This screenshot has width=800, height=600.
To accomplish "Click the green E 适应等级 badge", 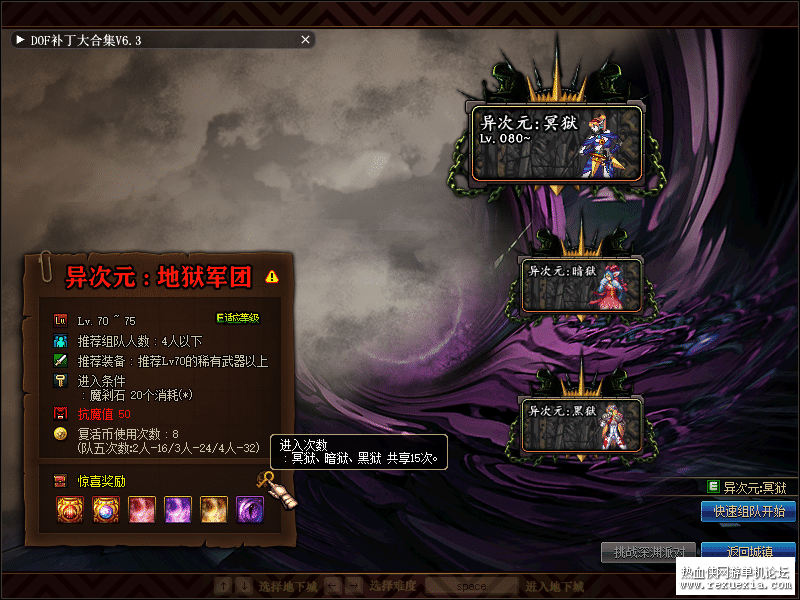I will [x=238, y=318].
